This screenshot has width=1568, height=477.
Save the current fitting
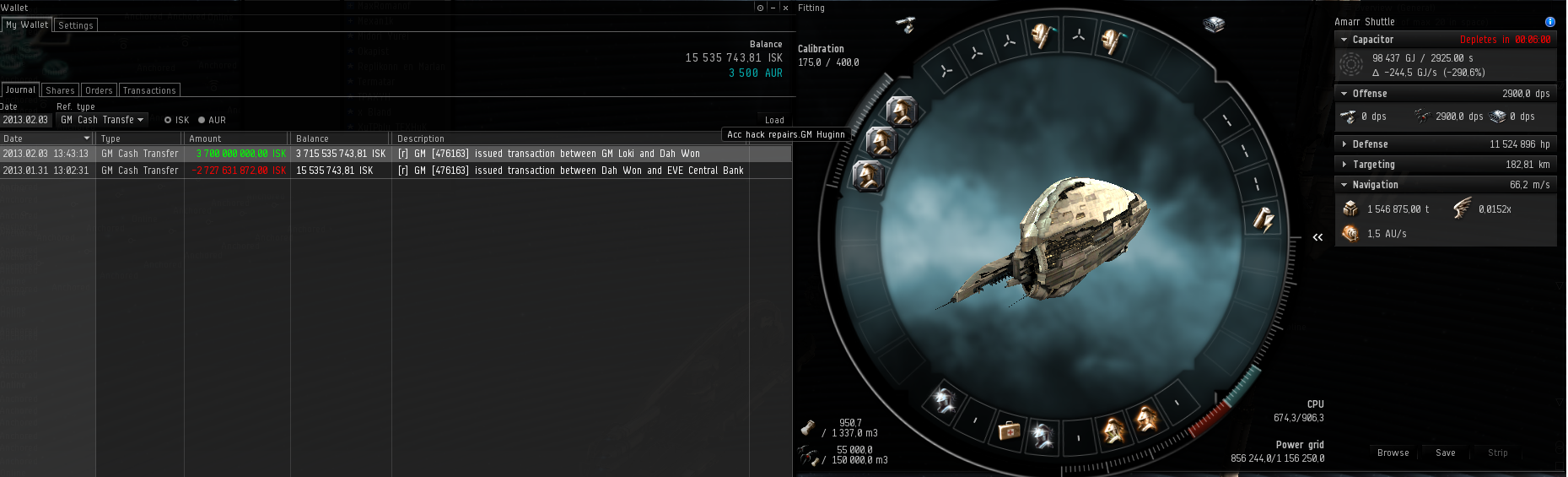(1445, 453)
